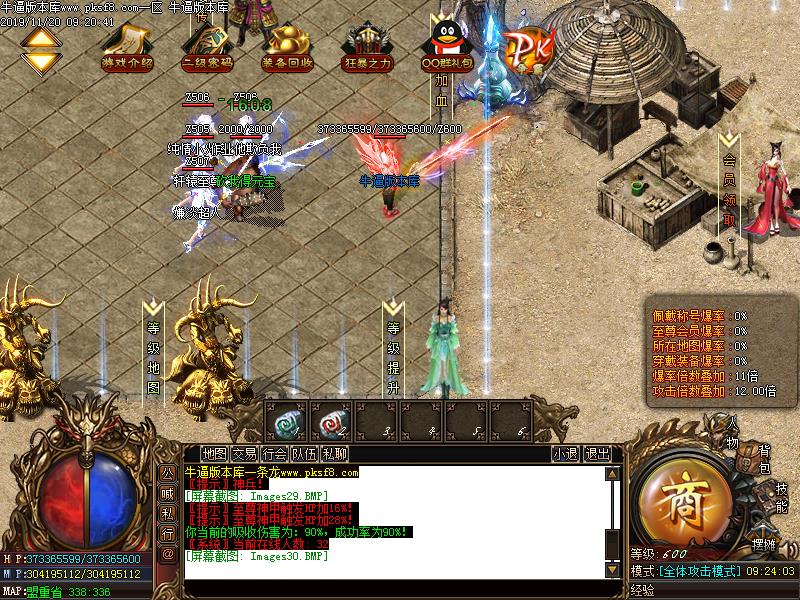
Task: Open the 交易 trade button
Action: click(245, 453)
